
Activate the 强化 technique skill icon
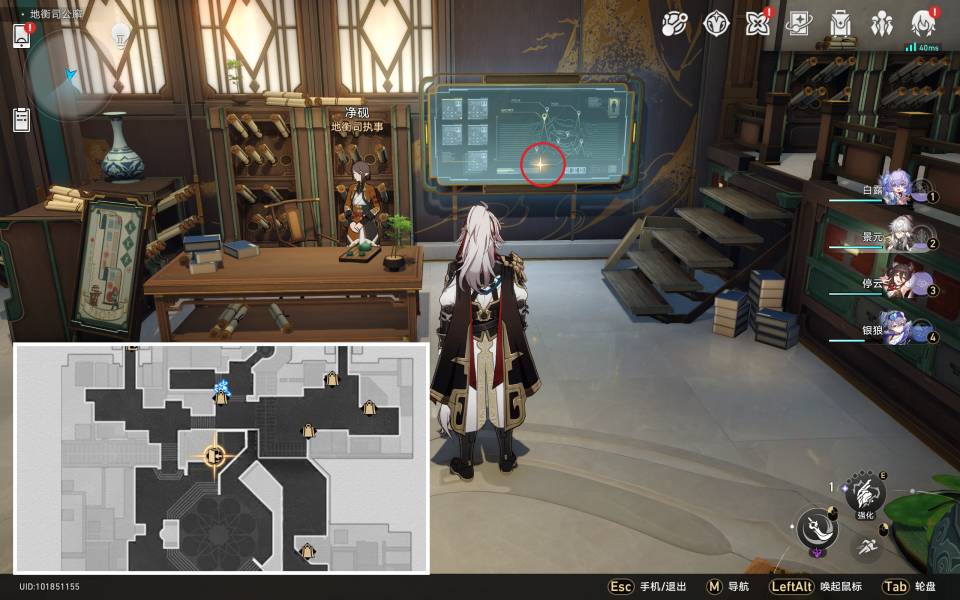(864, 493)
